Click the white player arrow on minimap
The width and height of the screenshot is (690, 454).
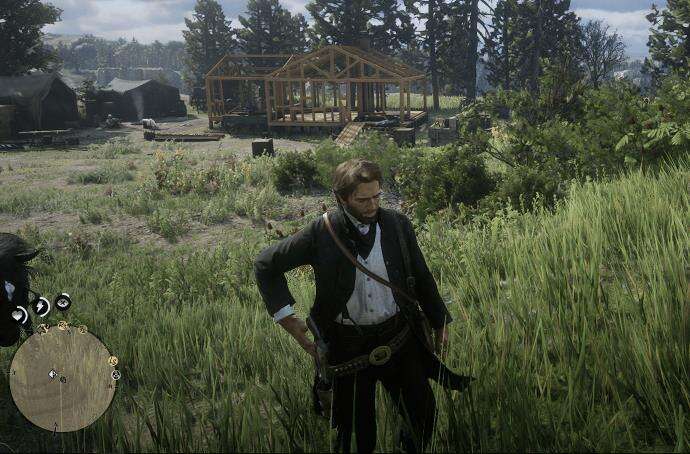click(53, 374)
